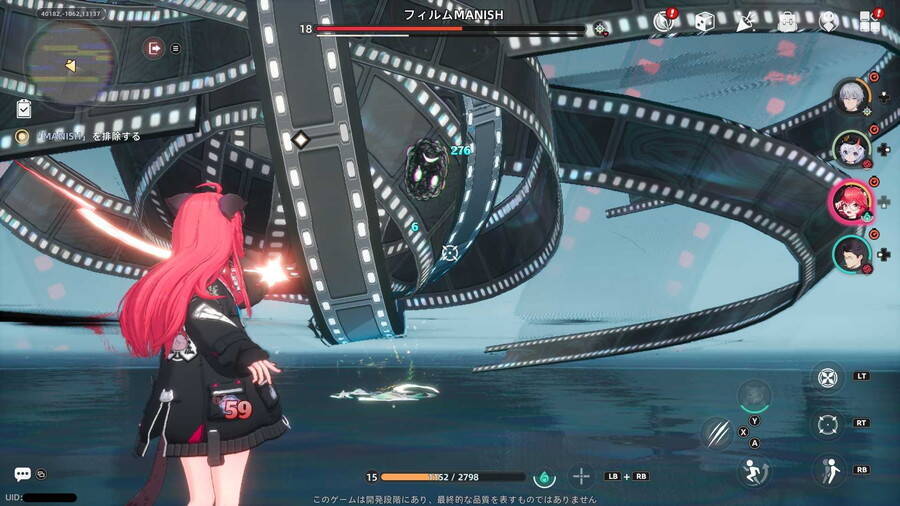The image size is (900, 506).
Task: Open the backpack inventory
Action: pyautogui.click(x=787, y=21)
